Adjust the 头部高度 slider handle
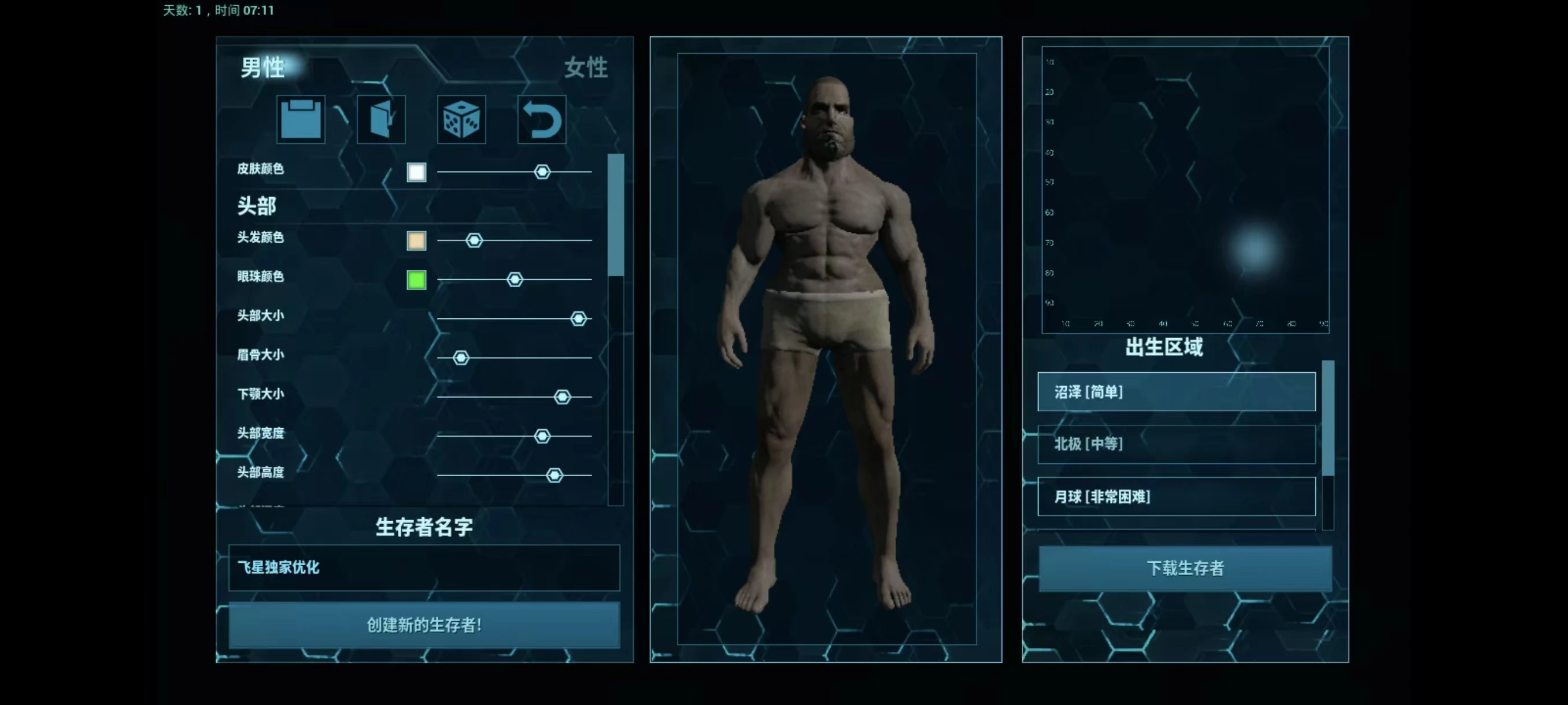 (x=554, y=475)
